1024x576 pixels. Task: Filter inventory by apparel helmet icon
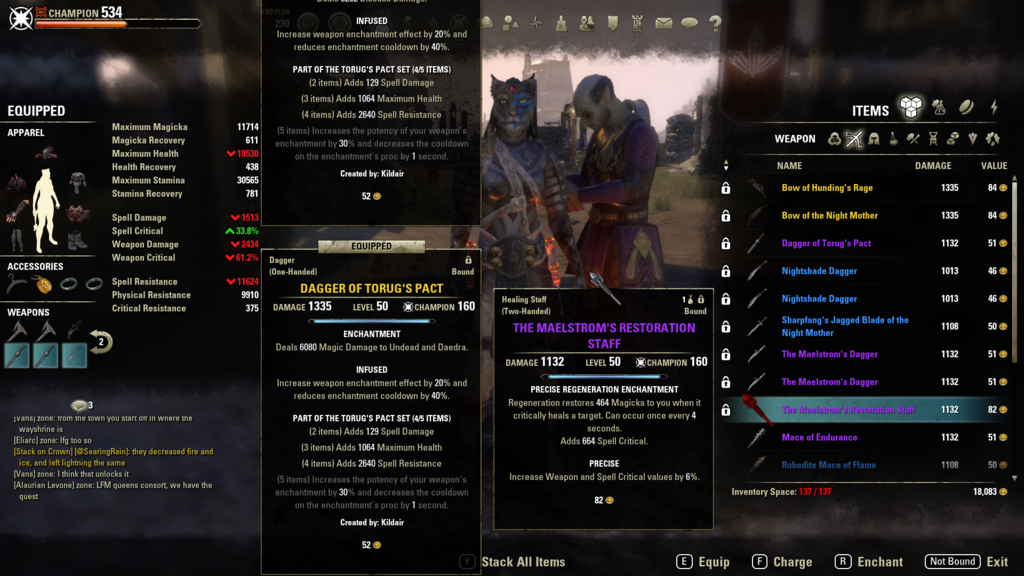pyautogui.click(x=873, y=139)
